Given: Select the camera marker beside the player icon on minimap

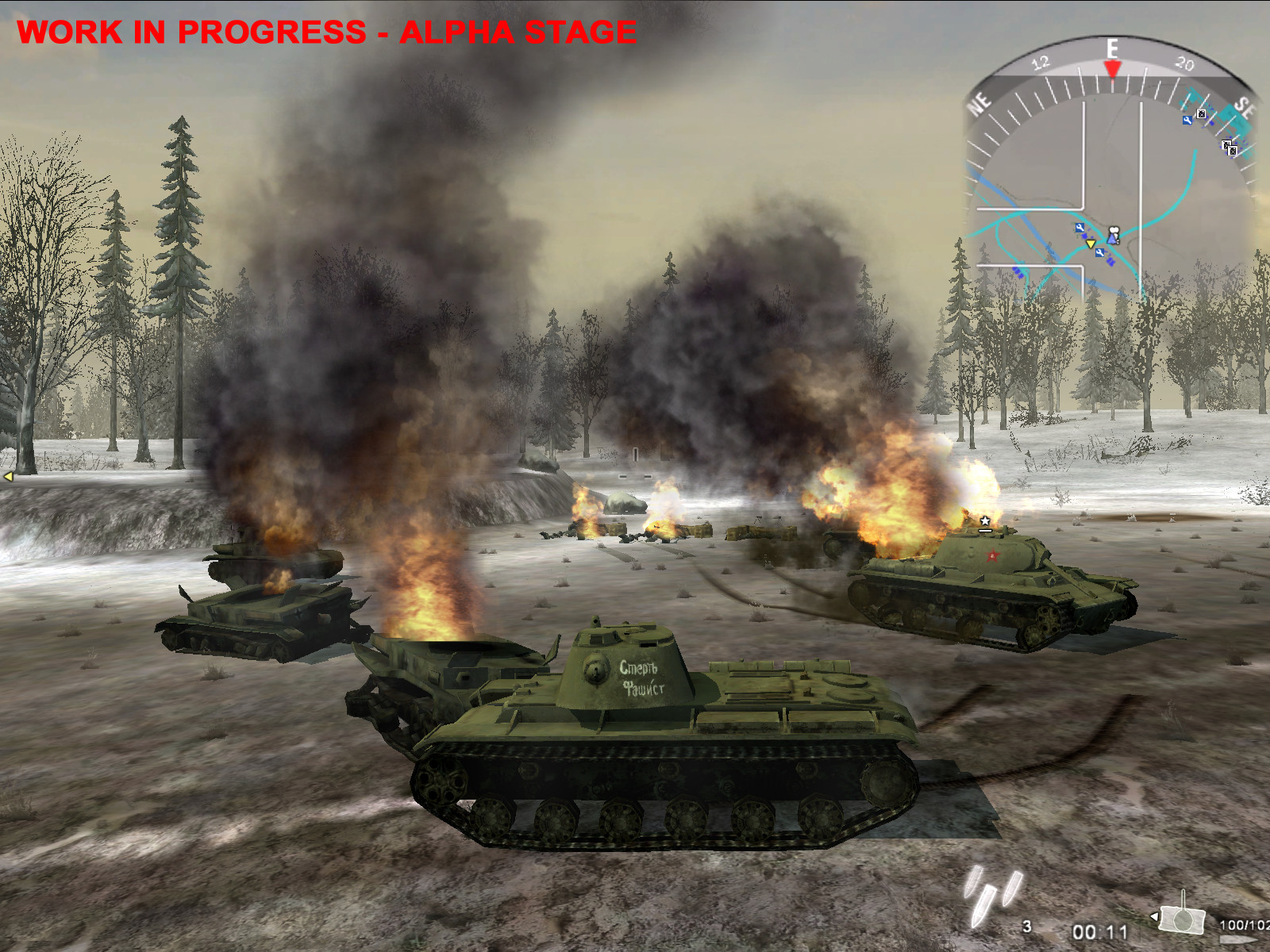Looking at the screenshot, I should [1114, 231].
